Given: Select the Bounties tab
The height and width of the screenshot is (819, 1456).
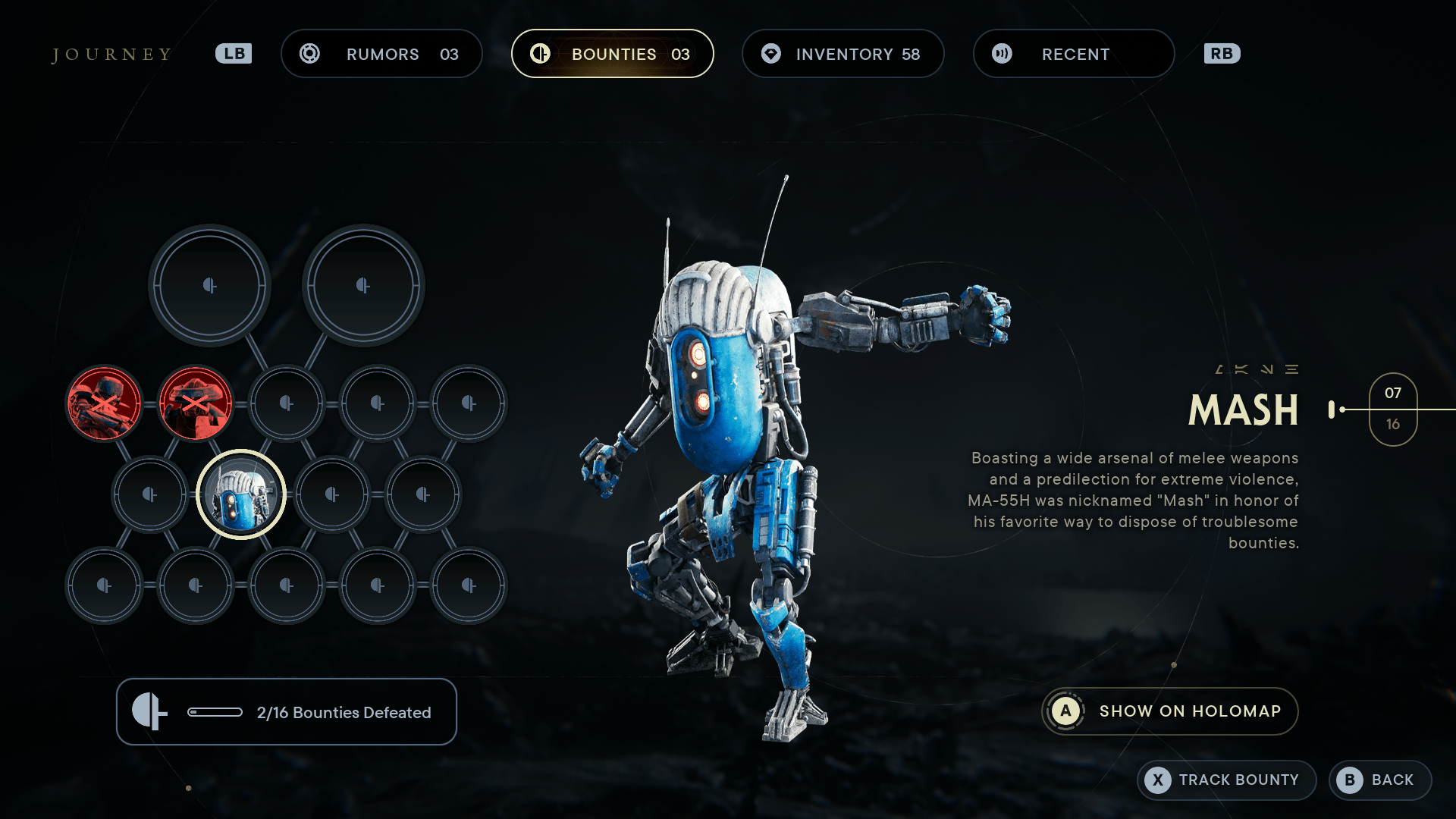Looking at the screenshot, I should [612, 54].
